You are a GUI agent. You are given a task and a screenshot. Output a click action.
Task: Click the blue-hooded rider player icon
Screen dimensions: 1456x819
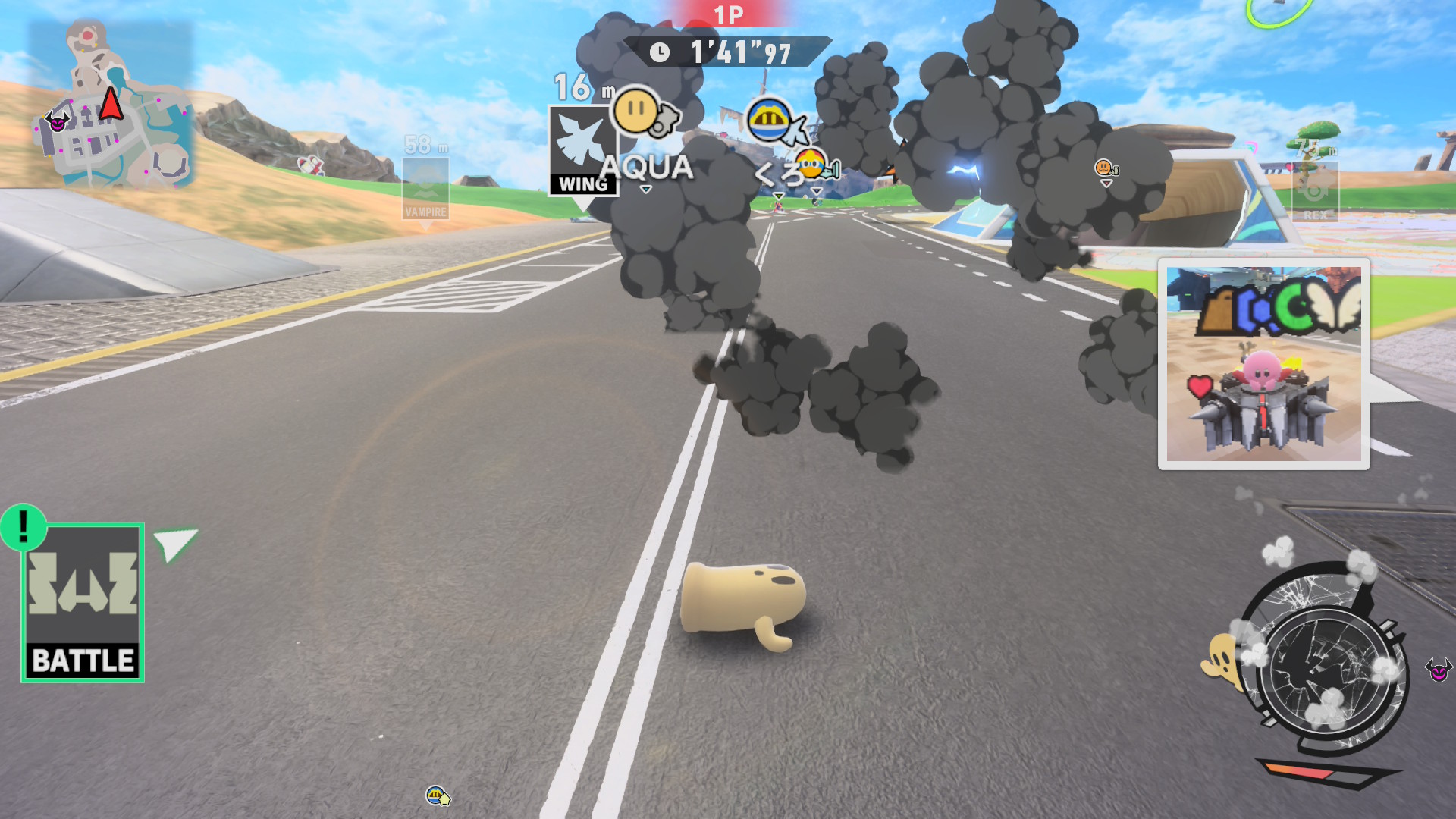pyautogui.click(x=769, y=120)
